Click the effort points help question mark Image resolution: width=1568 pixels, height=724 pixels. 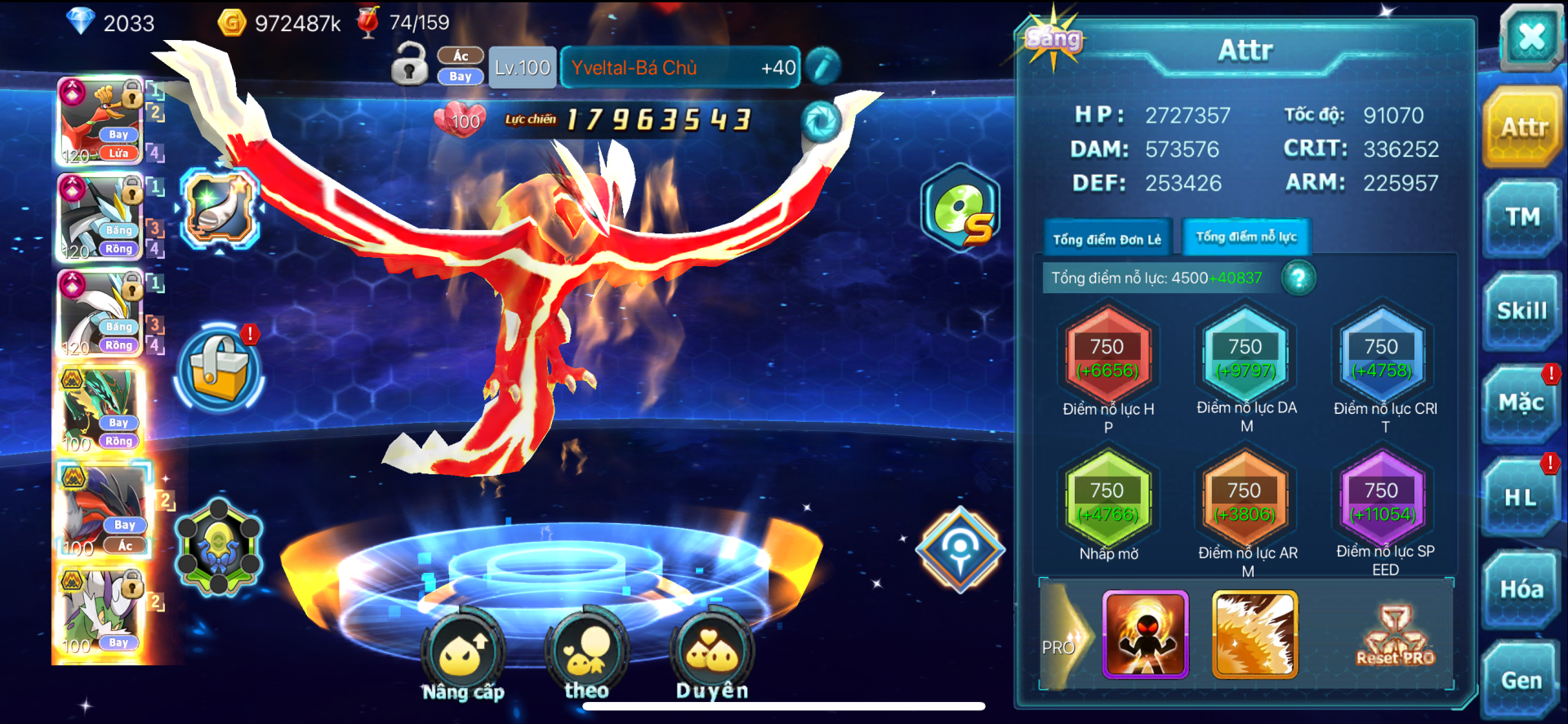pos(1298,278)
